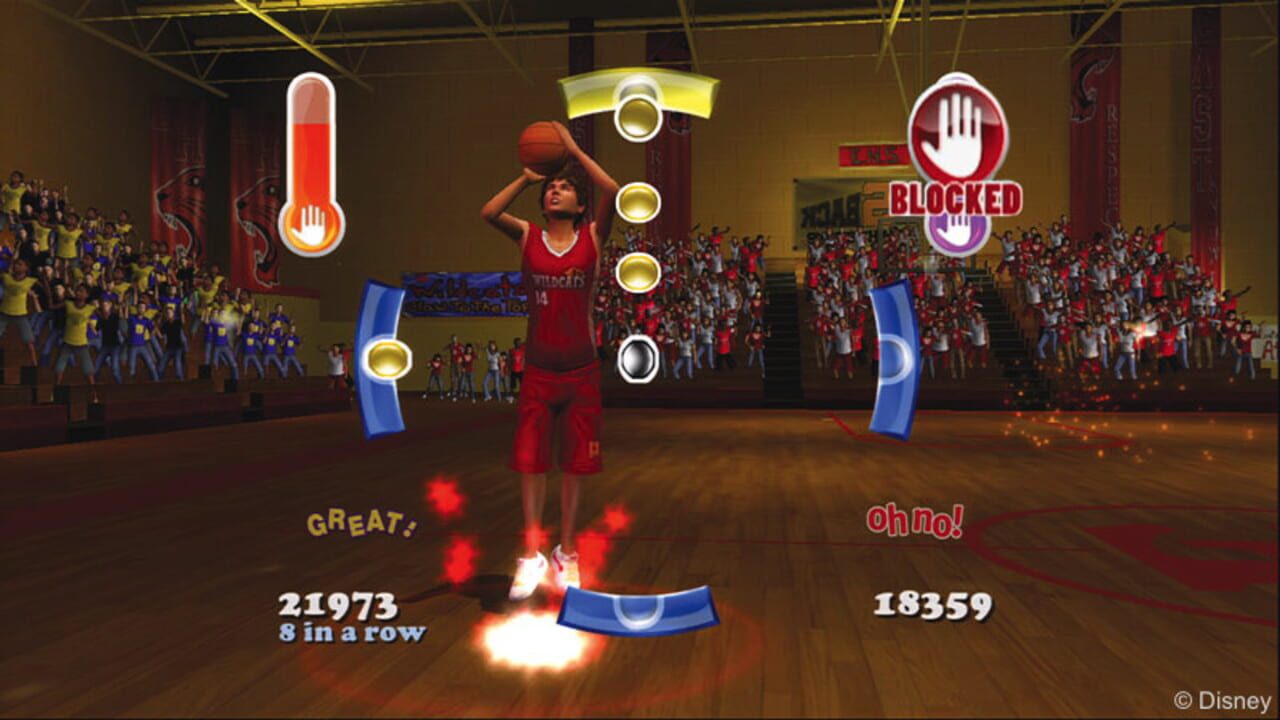1280x720 pixels.
Task: Toggle the third gold orb above the silver note
Action: point(637,270)
